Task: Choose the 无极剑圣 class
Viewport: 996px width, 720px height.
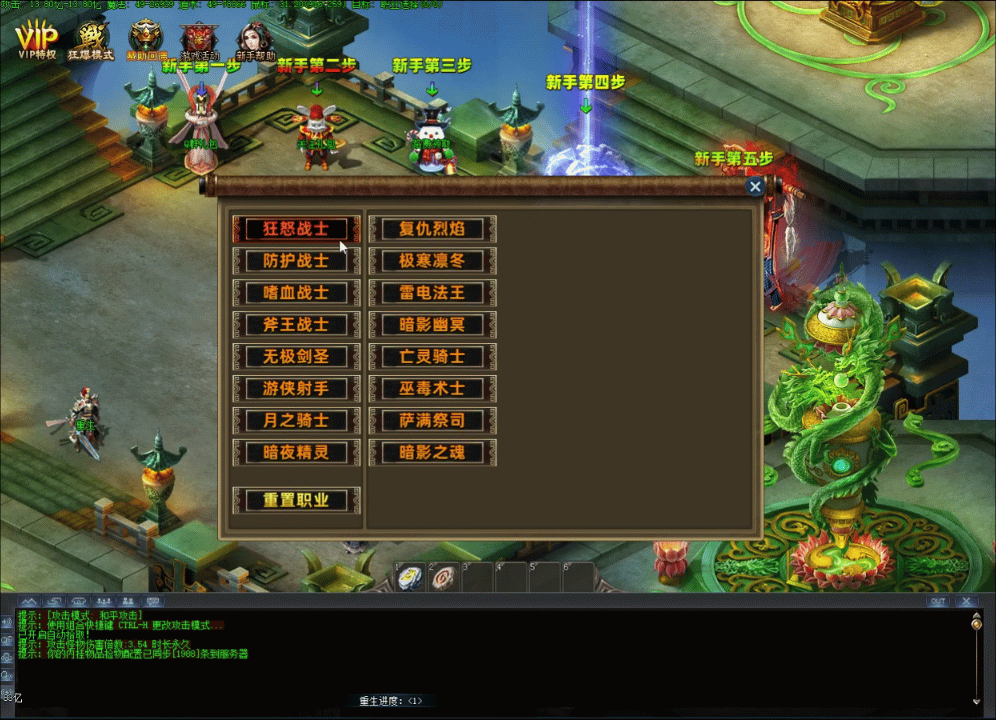Action: 296,357
